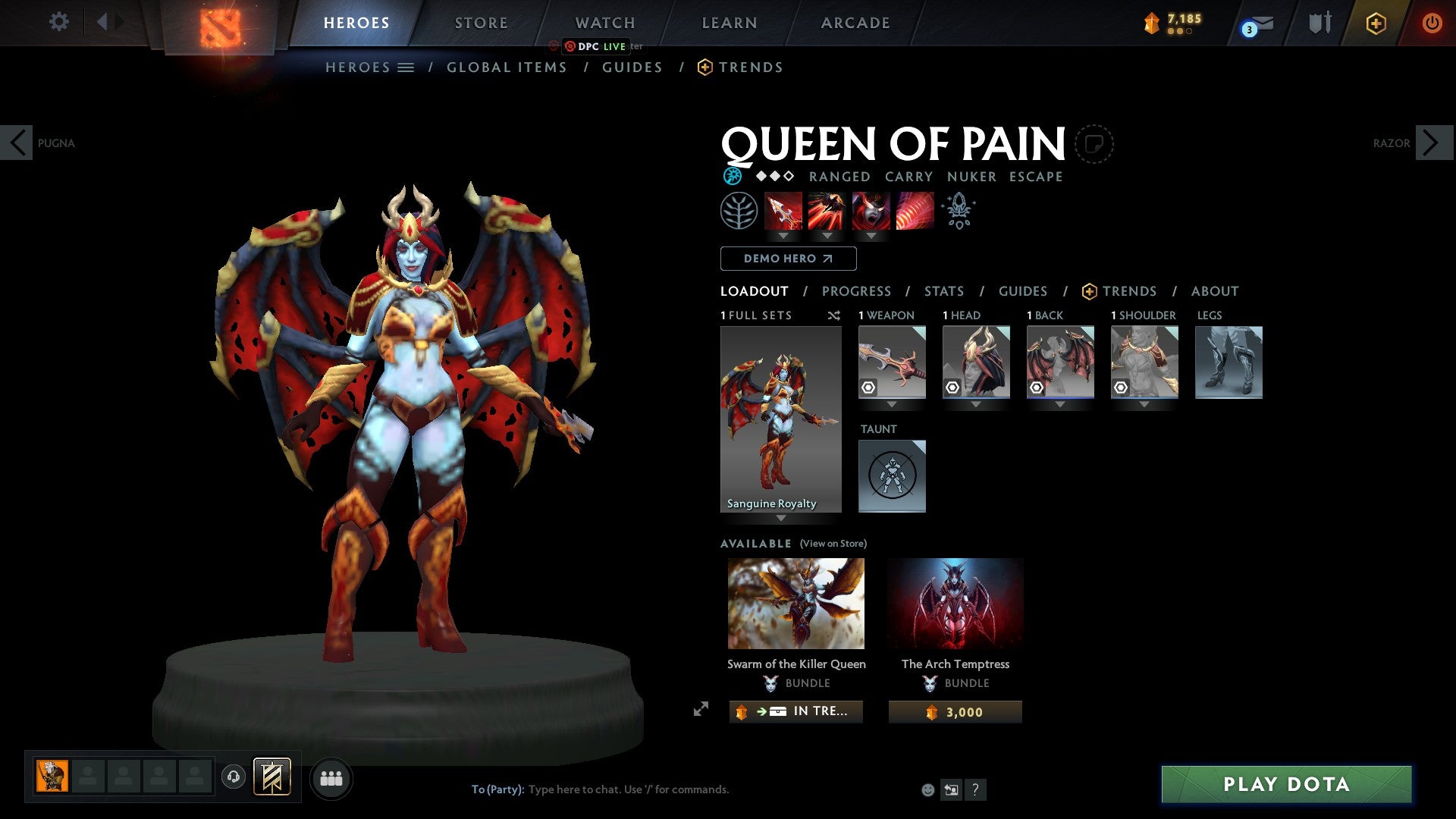Toggle fullscreen preview with expand arrows icon
The width and height of the screenshot is (1456, 819).
pos(700,711)
